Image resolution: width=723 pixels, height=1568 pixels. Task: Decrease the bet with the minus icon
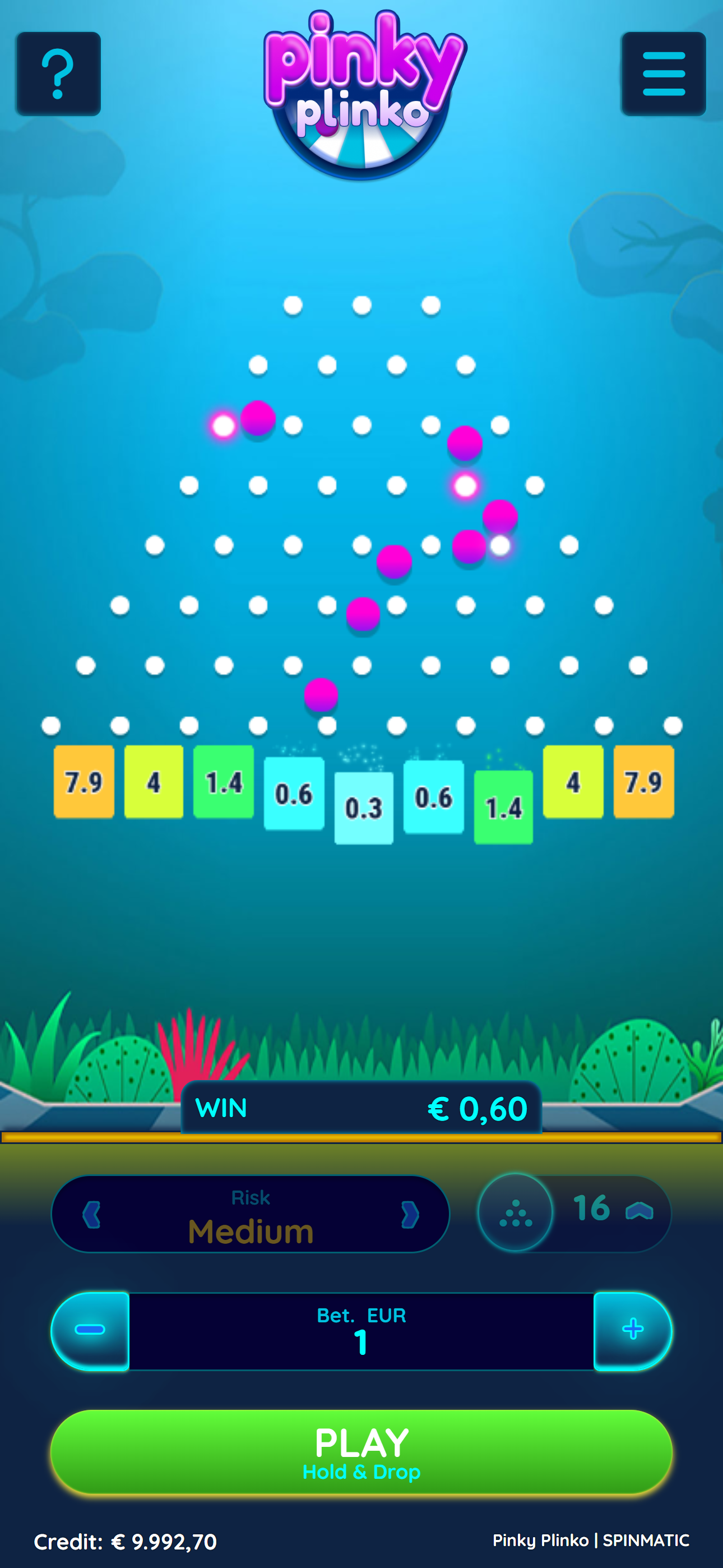[90, 1331]
